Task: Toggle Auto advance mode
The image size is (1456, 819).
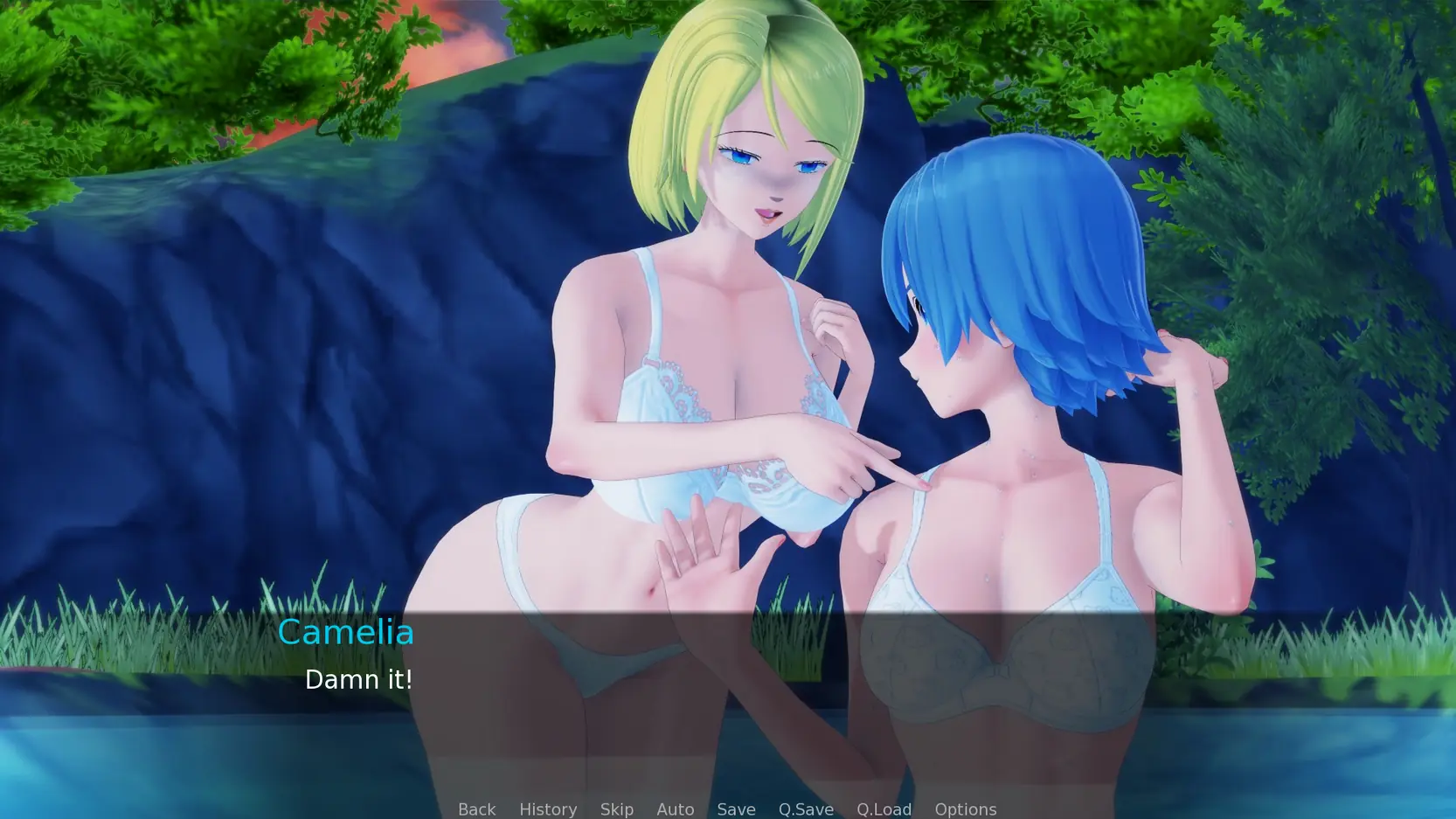Action: [x=675, y=809]
